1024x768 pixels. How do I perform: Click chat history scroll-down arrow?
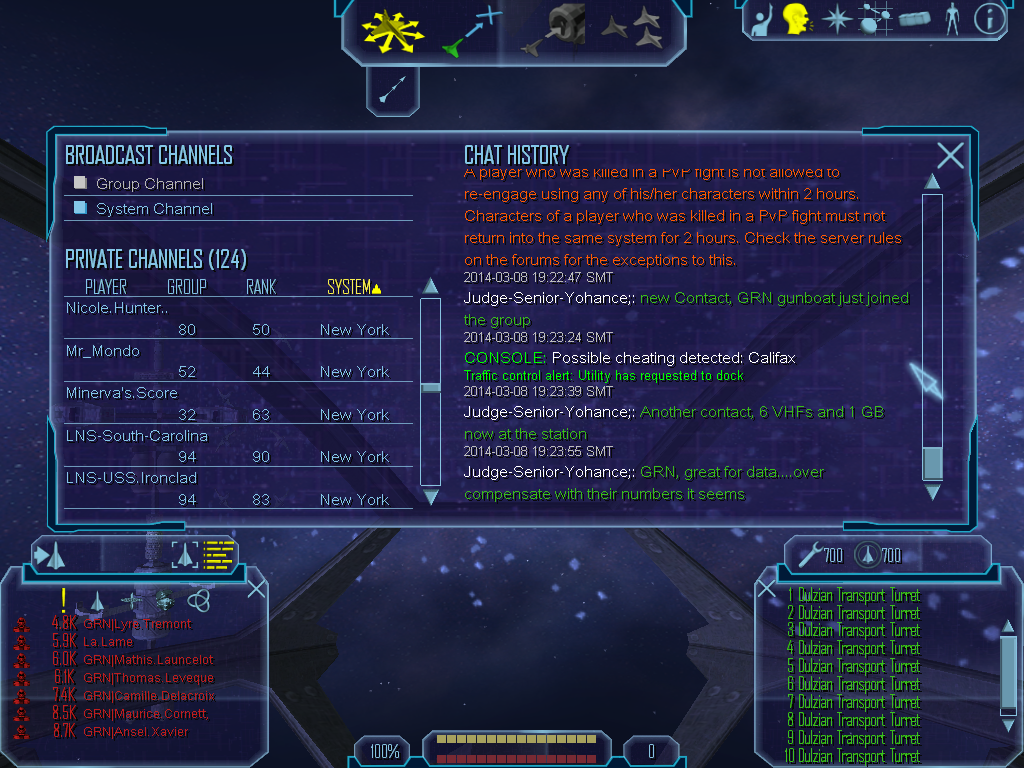pyautogui.click(x=932, y=492)
